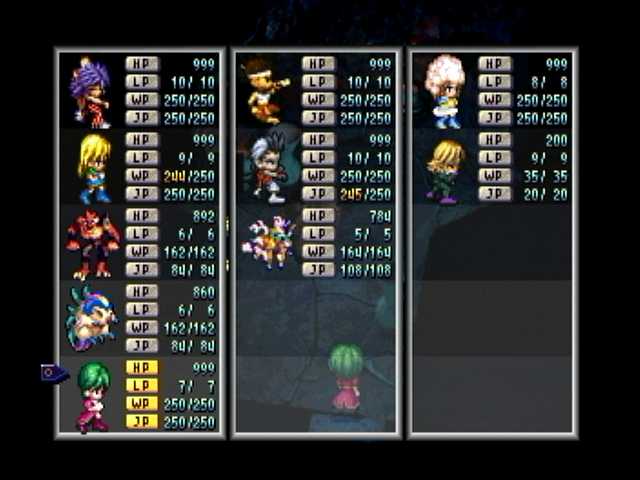Select the white-haired character with black ponytail
This screenshot has height=480, width=640.
click(266, 168)
